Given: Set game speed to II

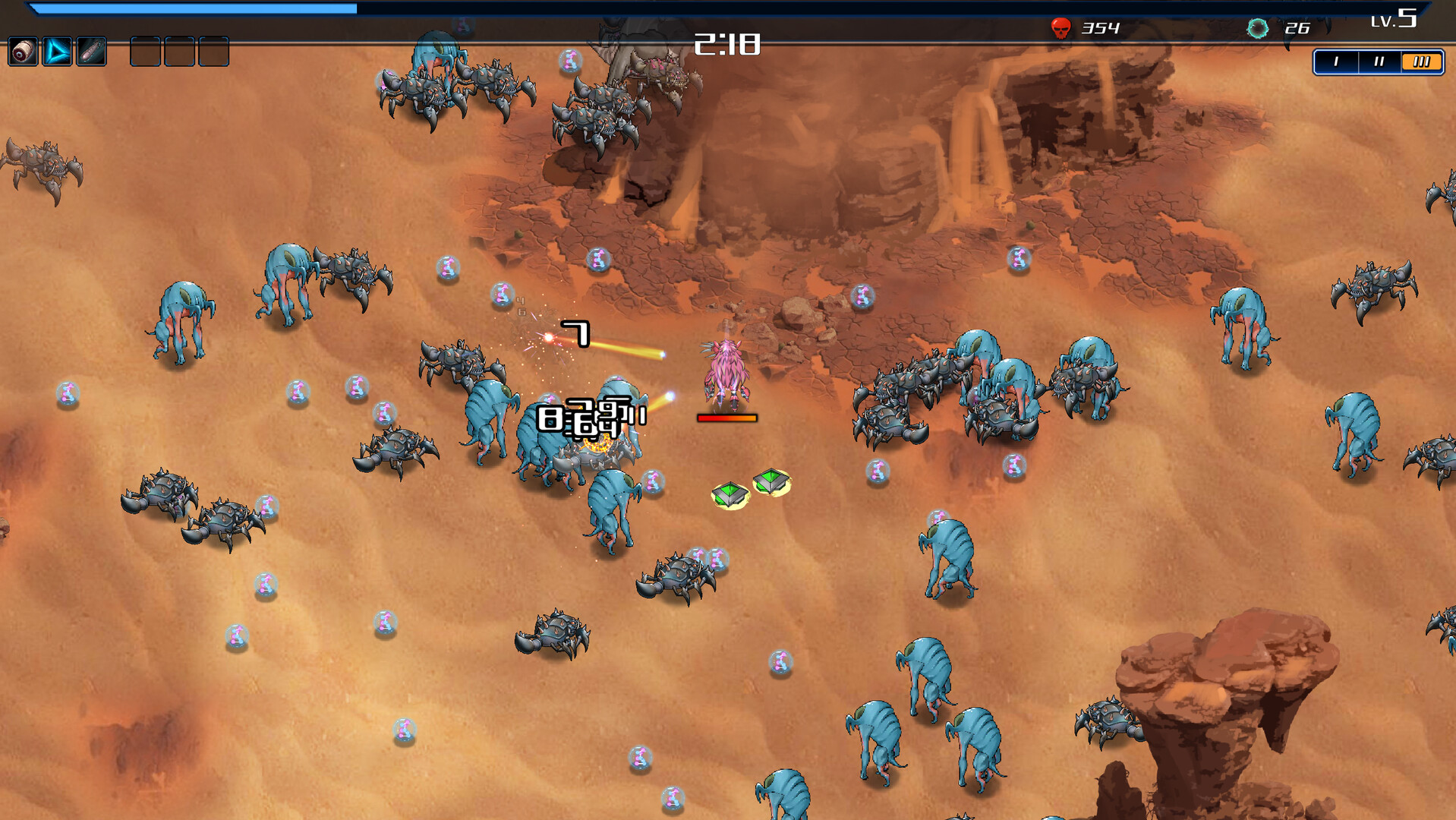Looking at the screenshot, I should tap(1379, 61).
